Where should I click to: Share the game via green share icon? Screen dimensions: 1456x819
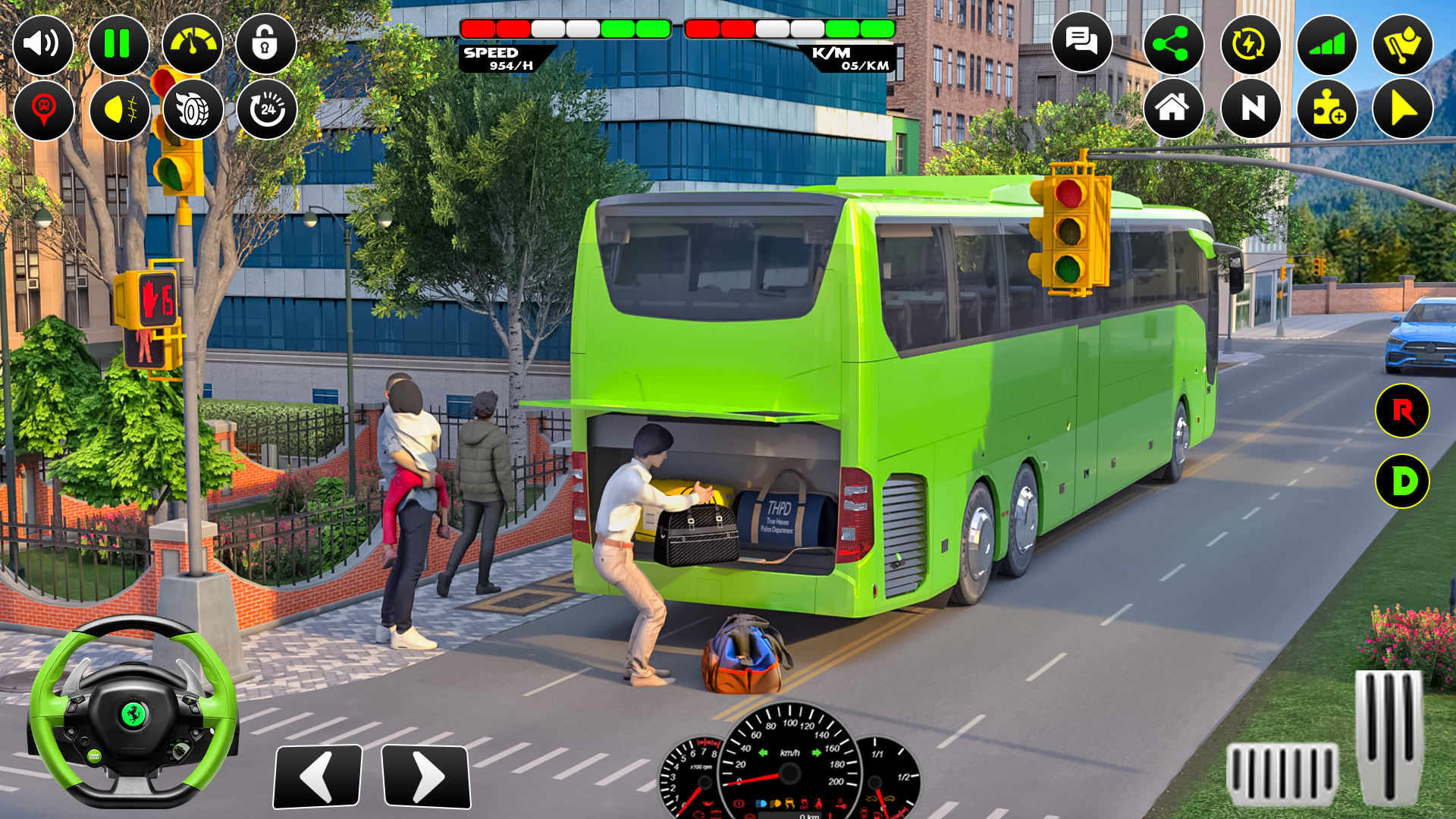[1172, 45]
